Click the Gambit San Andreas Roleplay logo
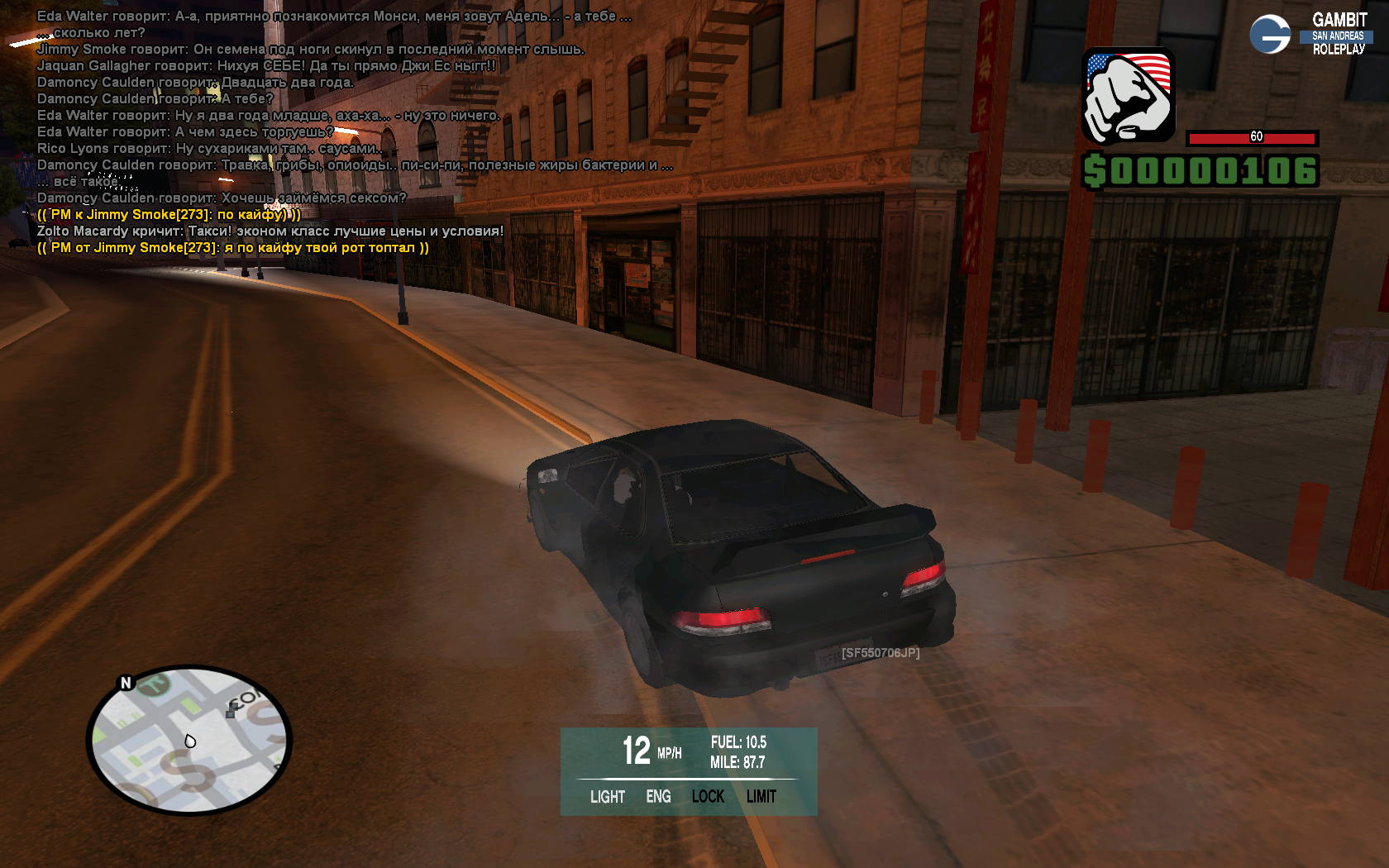Viewport: 1389px width, 868px height. [1311, 35]
